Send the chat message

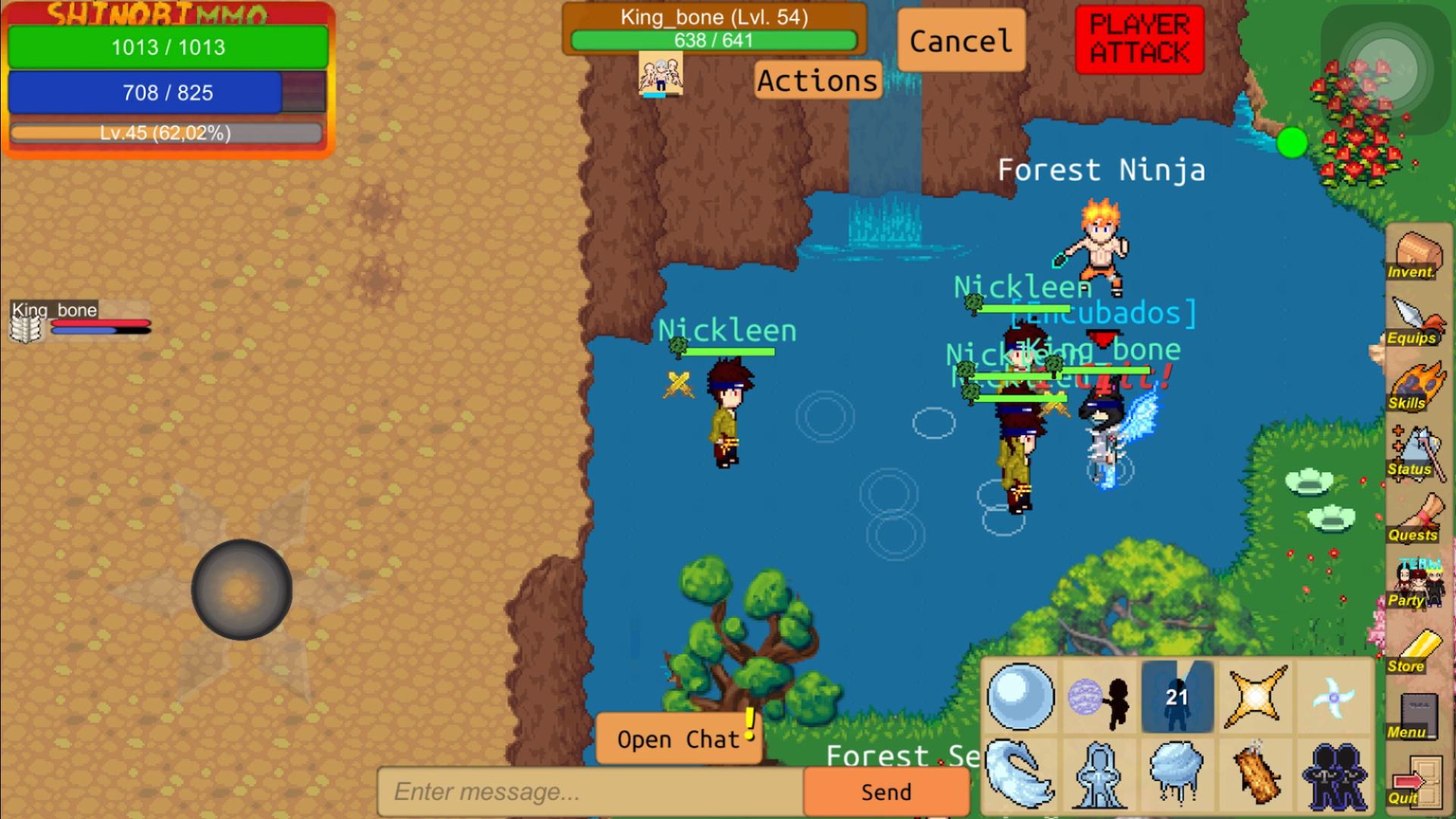[886, 792]
